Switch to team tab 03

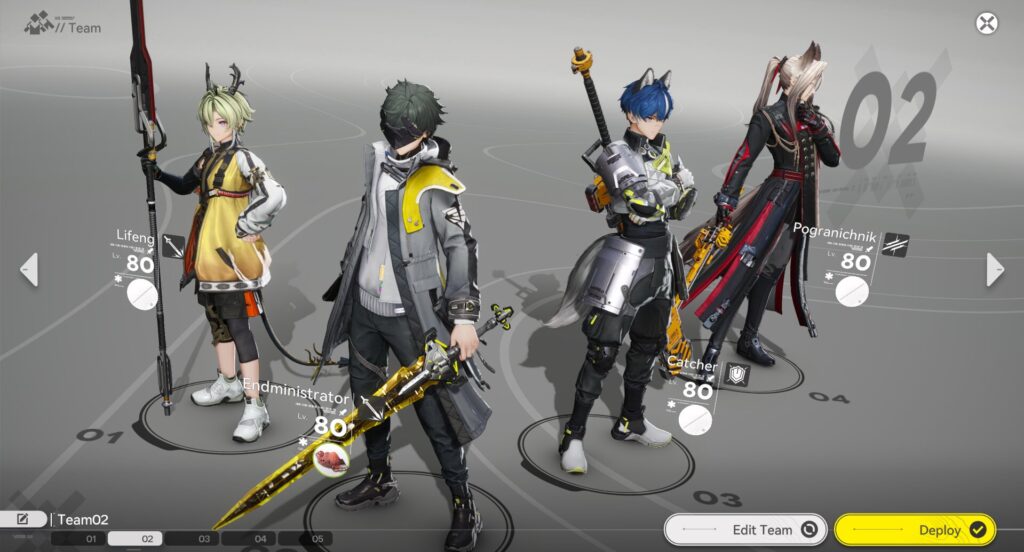(x=202, y=539)
